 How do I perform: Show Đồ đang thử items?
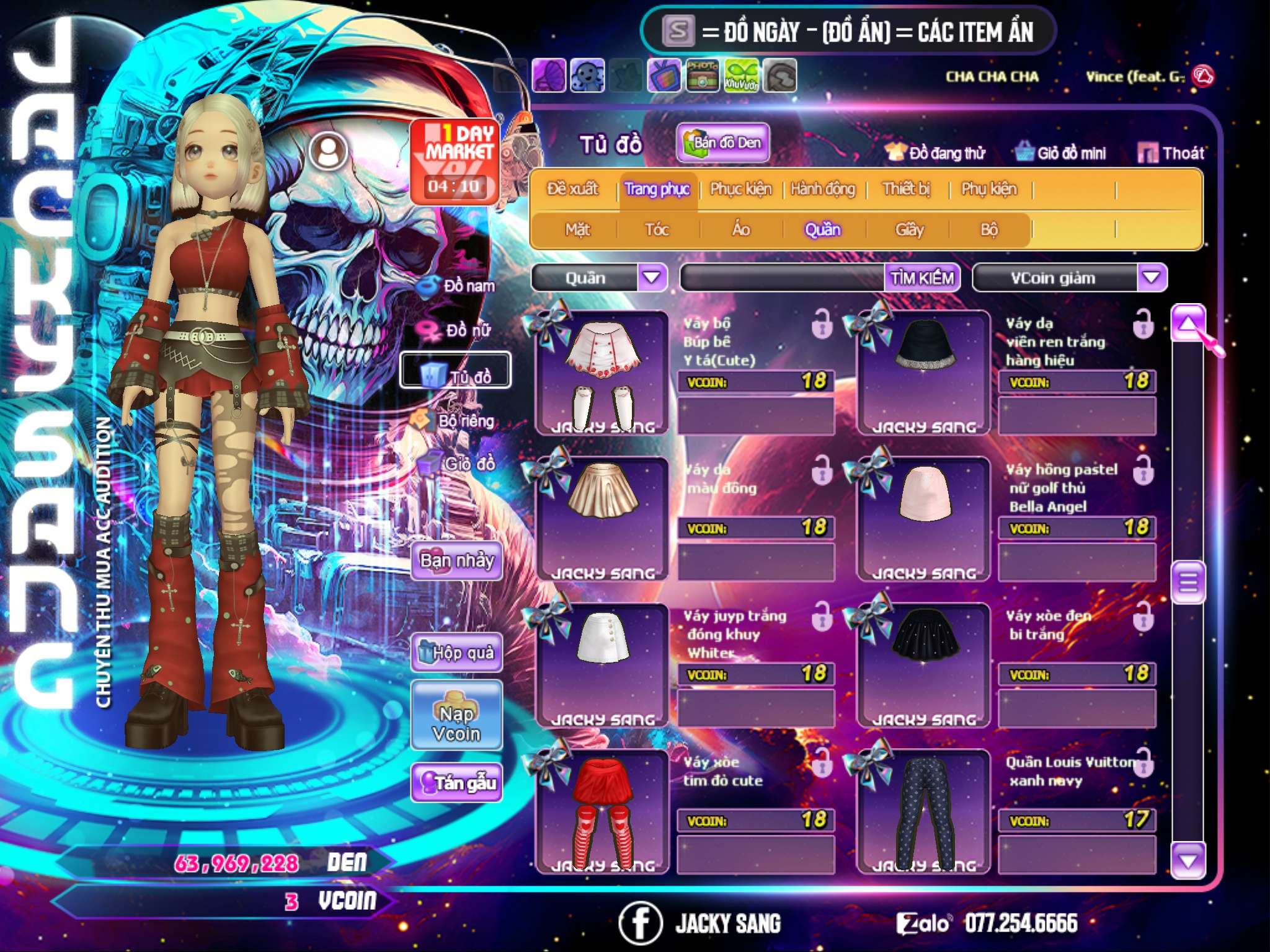[x=936, y=153]
